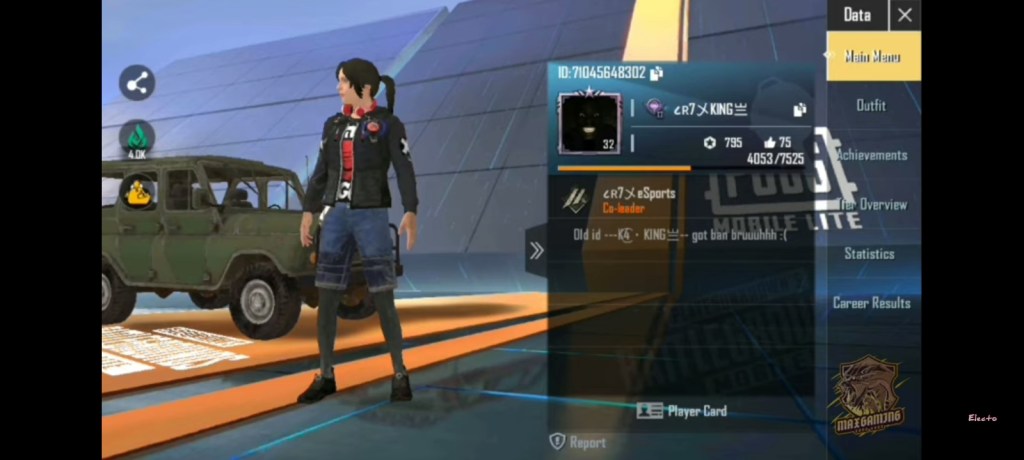Select the player avatar portrait
Screen dimensions: 1024x460
click(589, 123)
